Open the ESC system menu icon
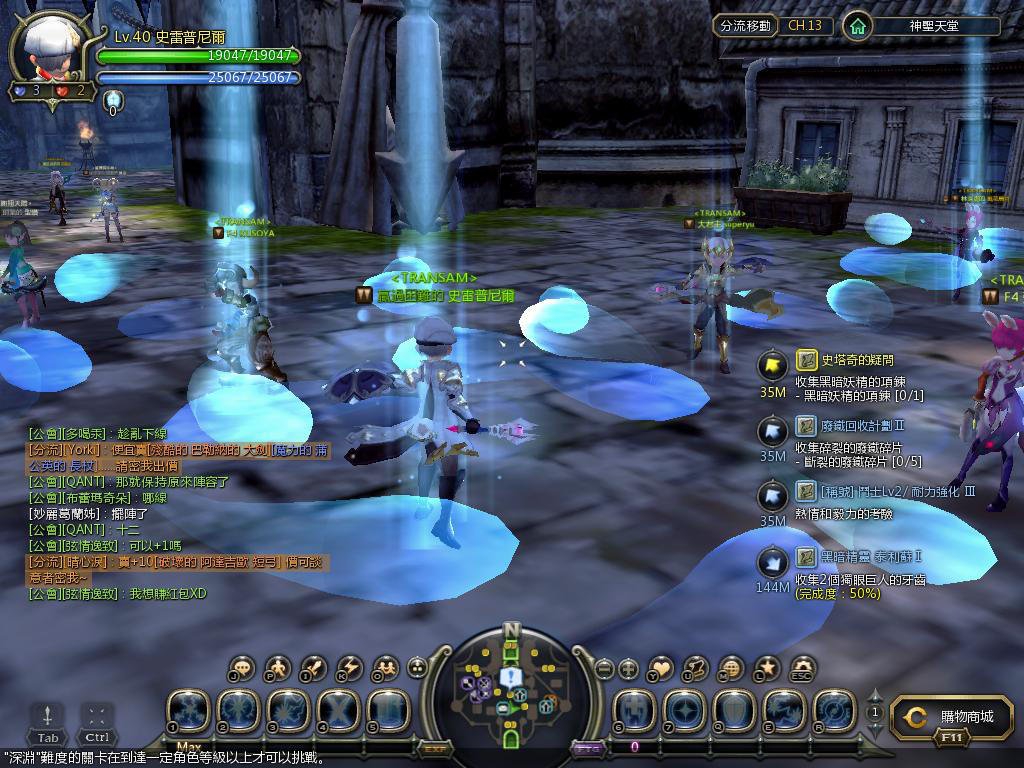 click(802, 667)
